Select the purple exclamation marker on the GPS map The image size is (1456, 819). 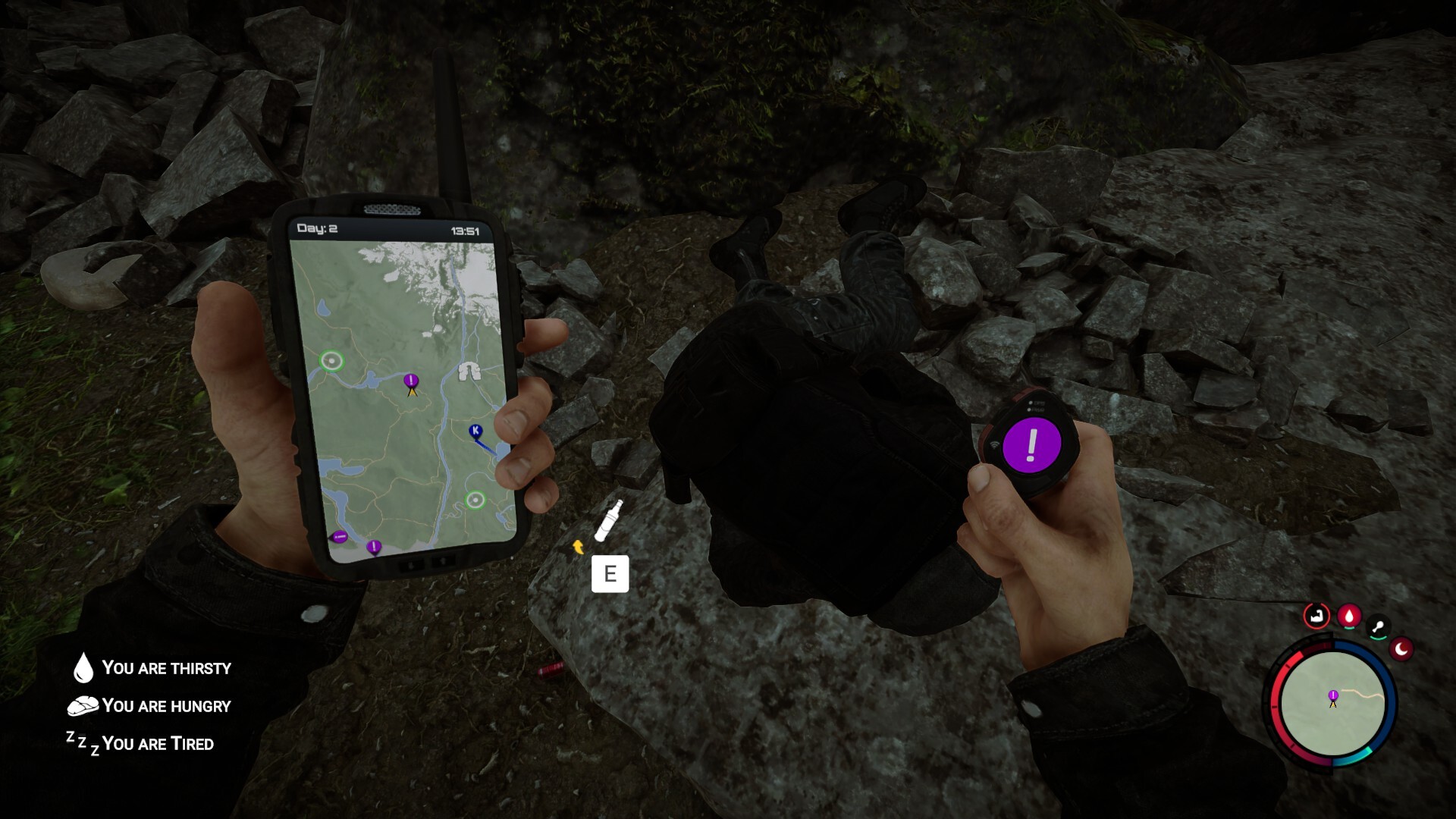410,380
